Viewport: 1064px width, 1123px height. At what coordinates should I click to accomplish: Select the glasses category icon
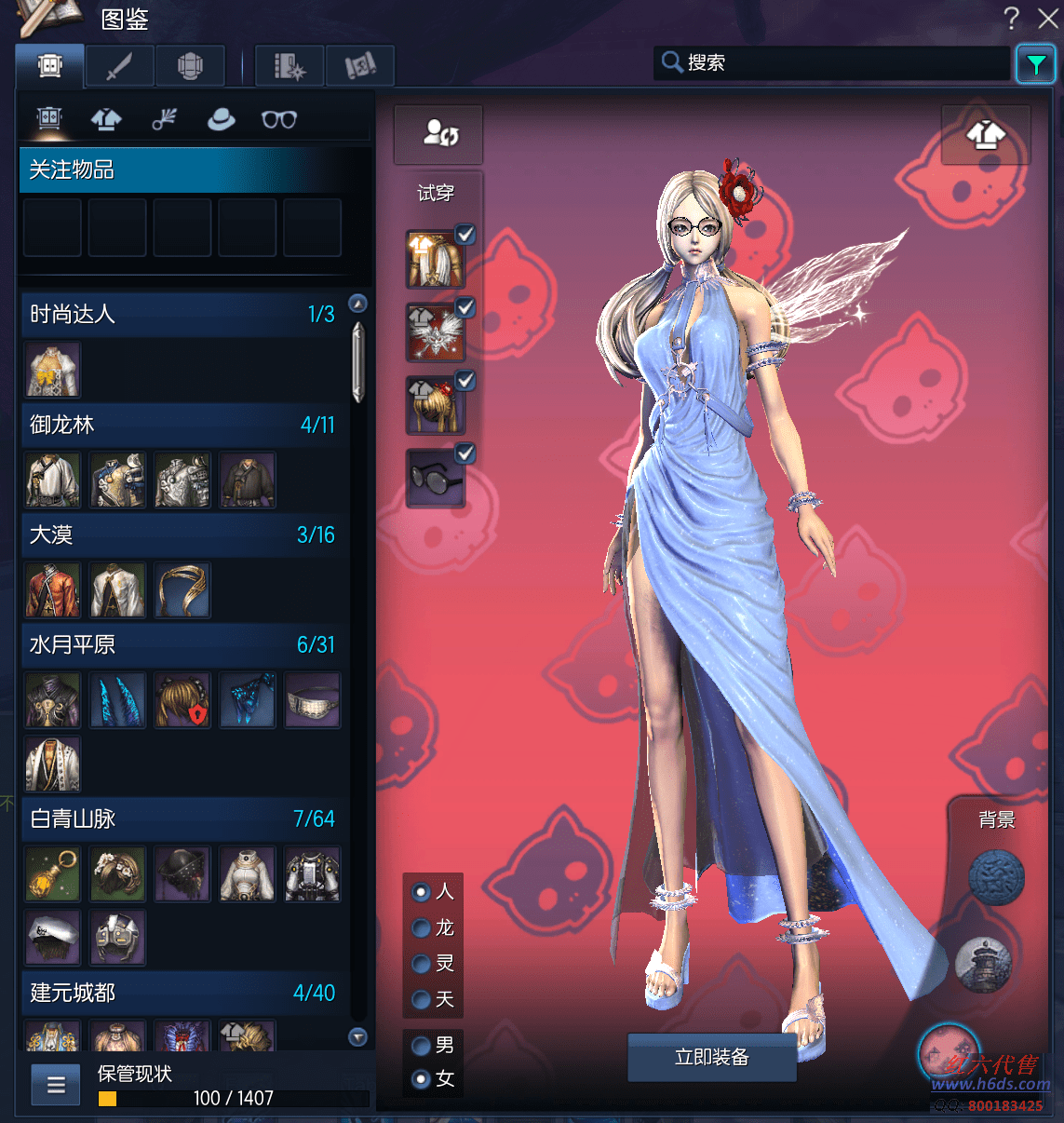tap(278, 119)
